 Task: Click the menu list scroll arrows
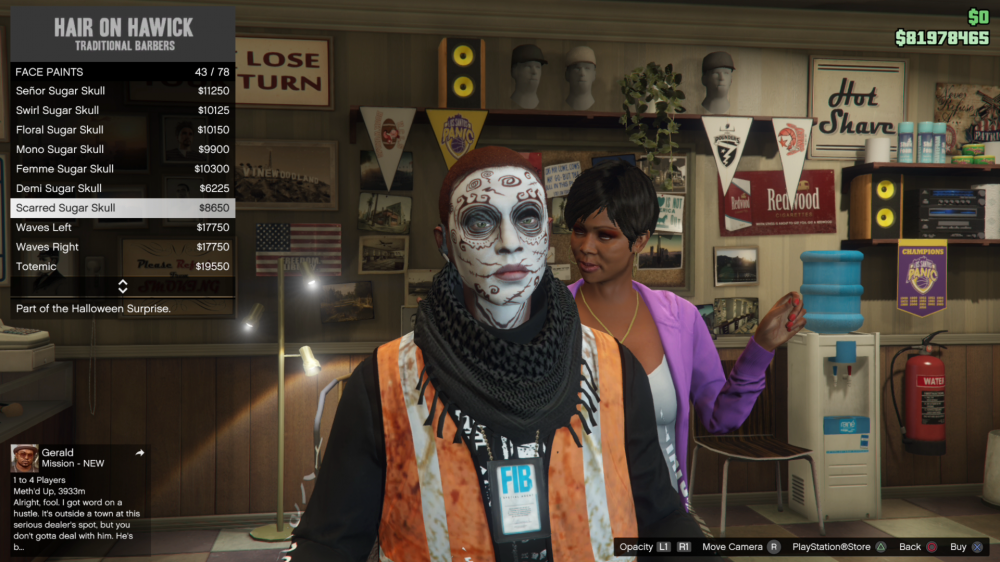(122, 287)
